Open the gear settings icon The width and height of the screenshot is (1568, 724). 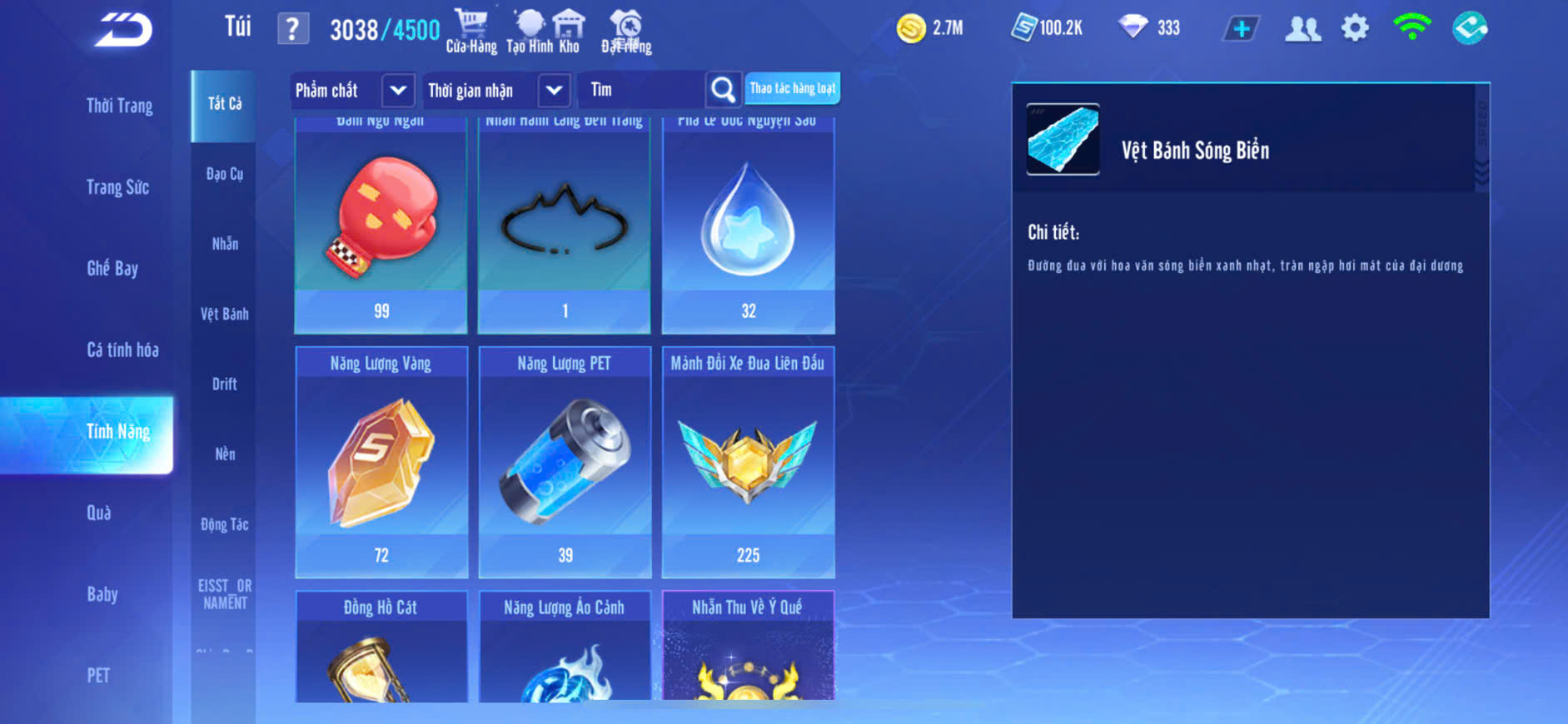point(1355,28)
